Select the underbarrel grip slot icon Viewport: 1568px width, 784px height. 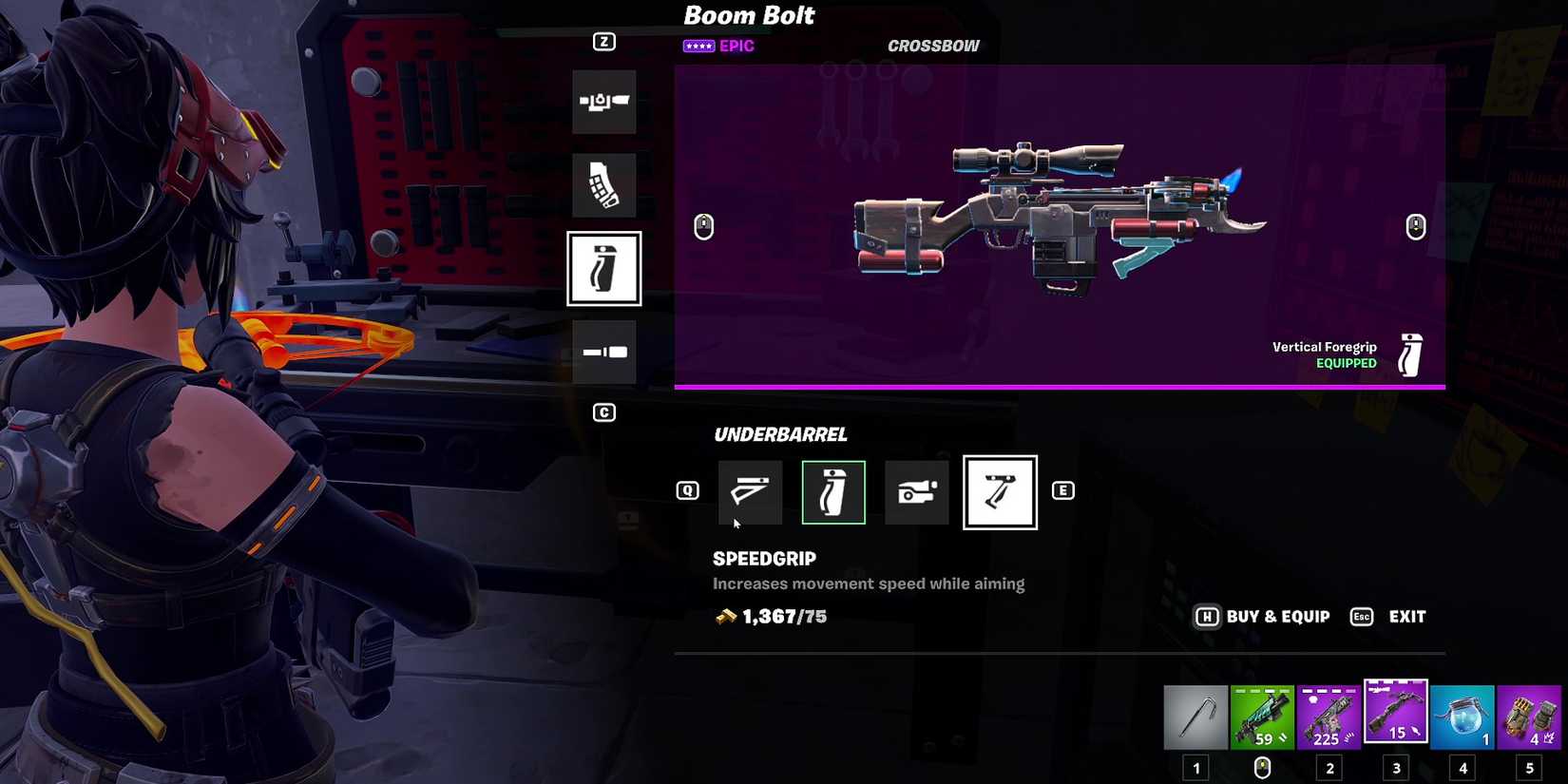(x=604, y=269)
